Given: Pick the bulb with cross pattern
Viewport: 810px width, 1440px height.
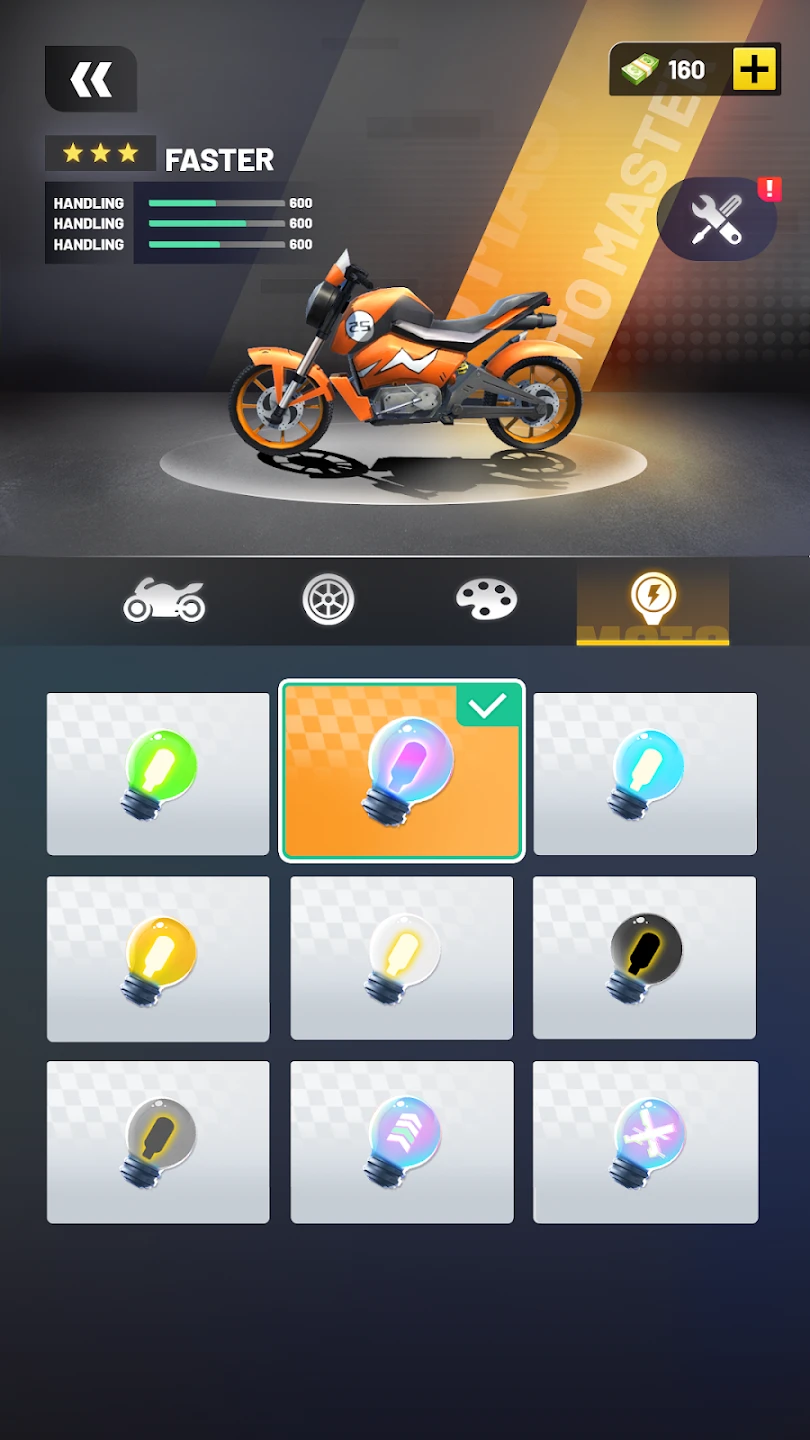Looking at the screenshot, I should [x=645, y=1142].
